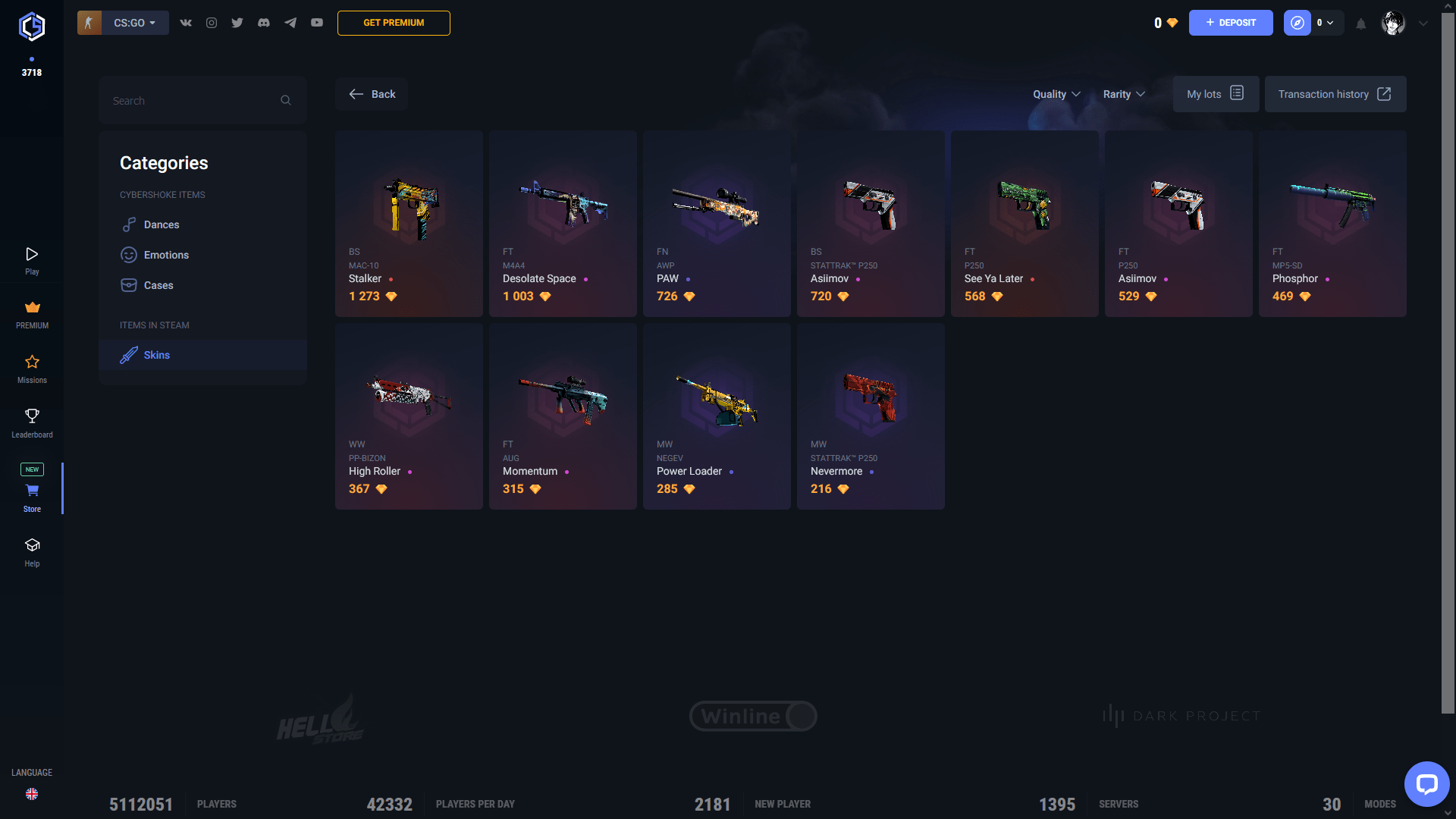The image size is (1456, 819).
Task: Open the Missions section in sidebar
Action: (32, 369)
